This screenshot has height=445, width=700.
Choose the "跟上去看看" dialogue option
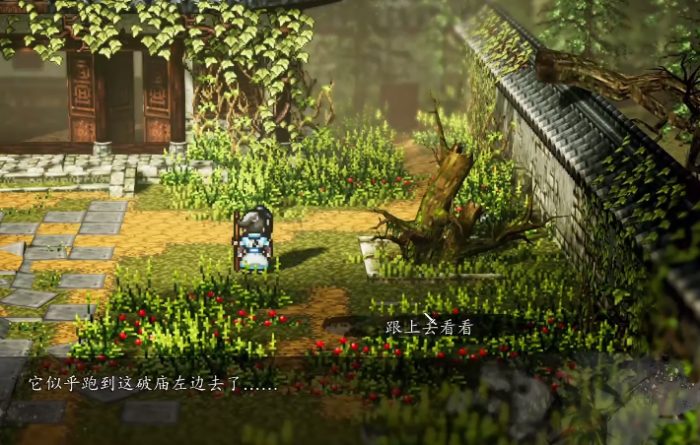428,327
